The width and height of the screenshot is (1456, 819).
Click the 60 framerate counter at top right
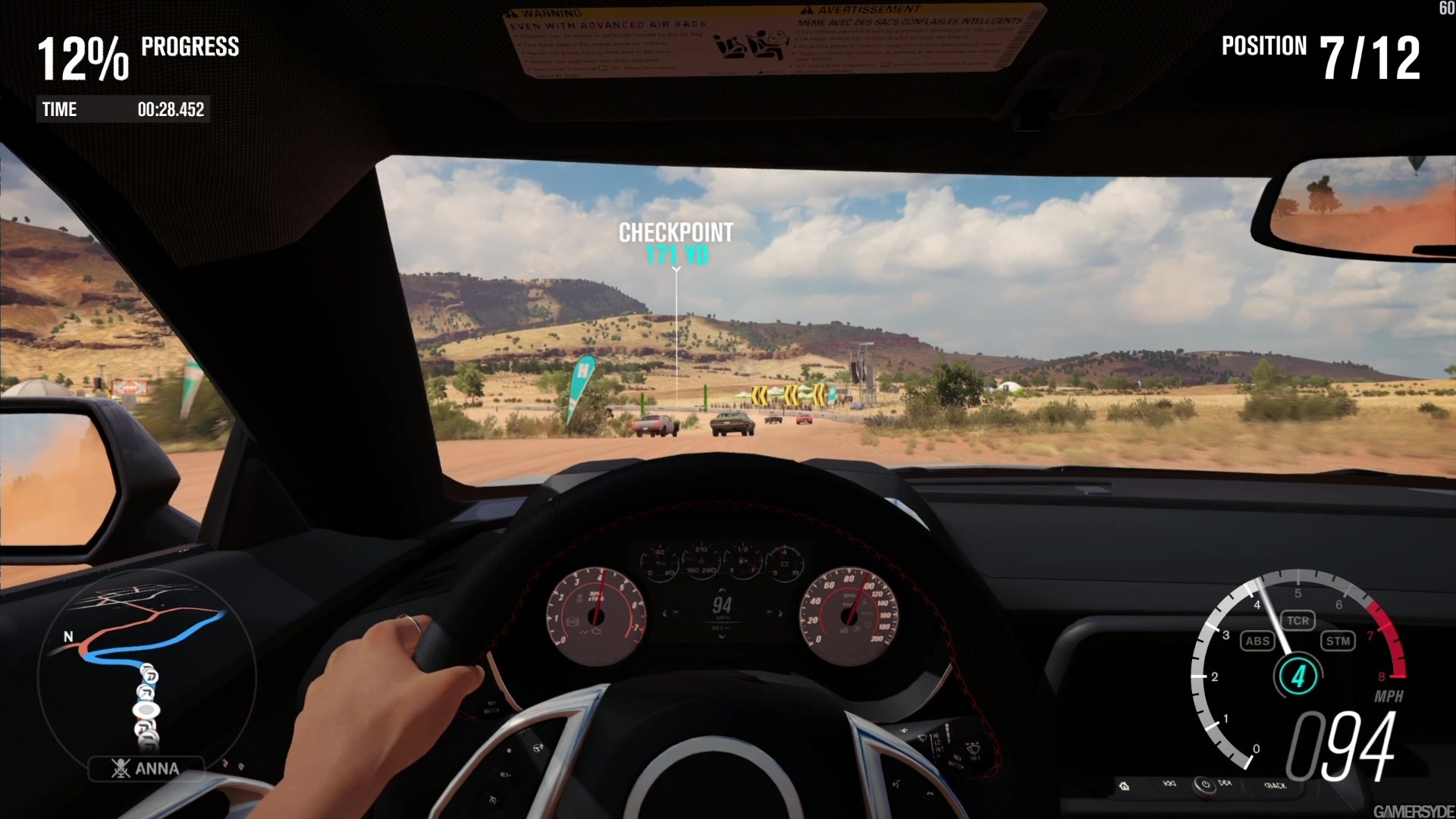pos(1445,9)
